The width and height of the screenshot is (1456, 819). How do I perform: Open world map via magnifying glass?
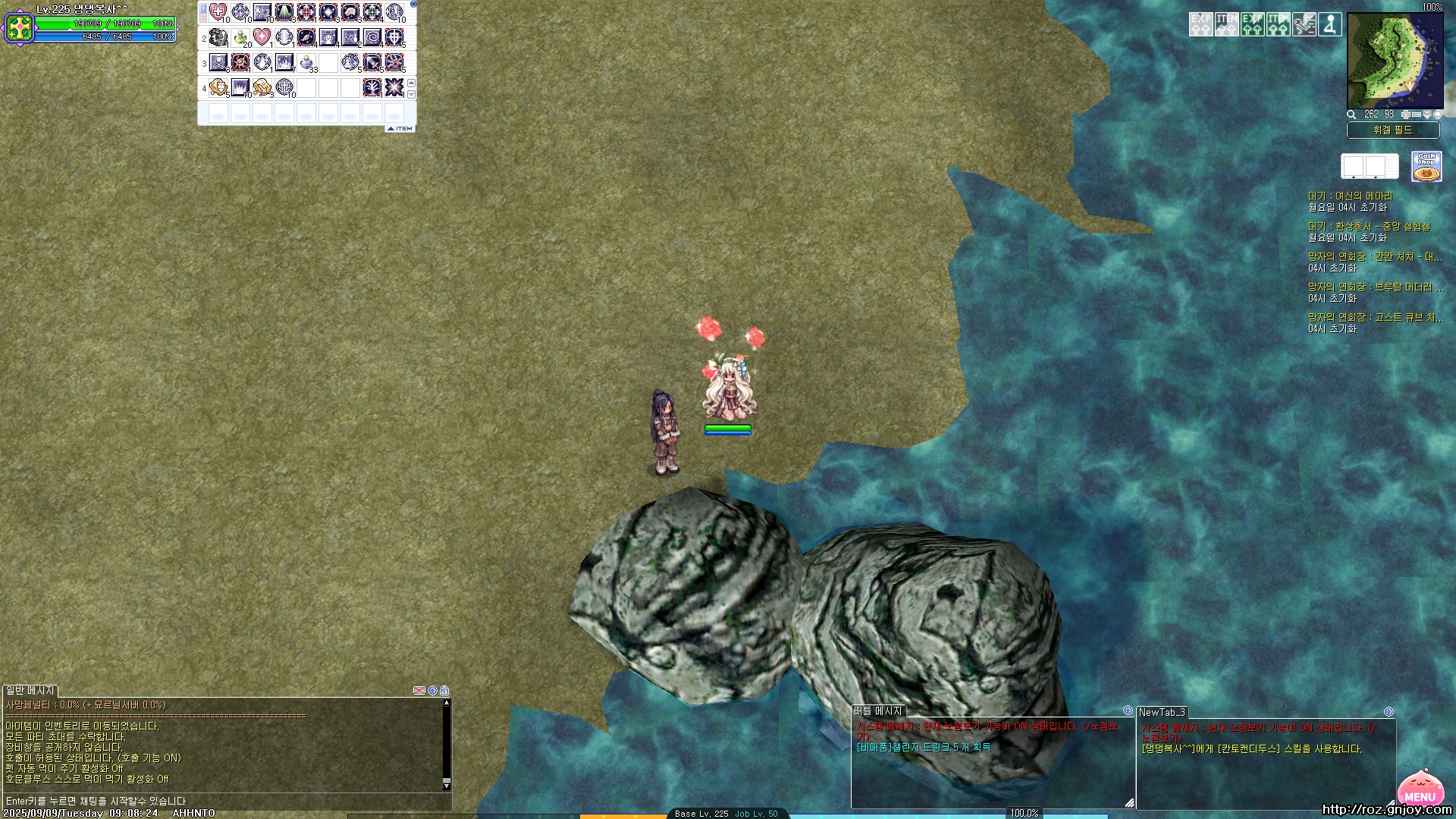coord(1351,115)
